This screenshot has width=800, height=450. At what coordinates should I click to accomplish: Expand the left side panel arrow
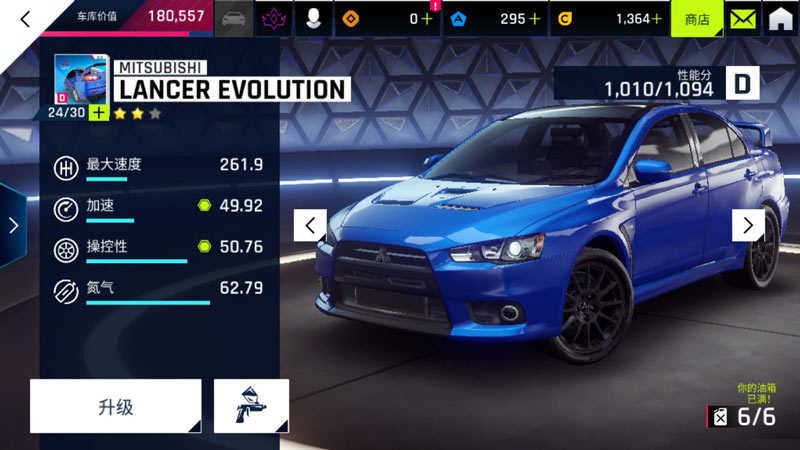(13, 225)
